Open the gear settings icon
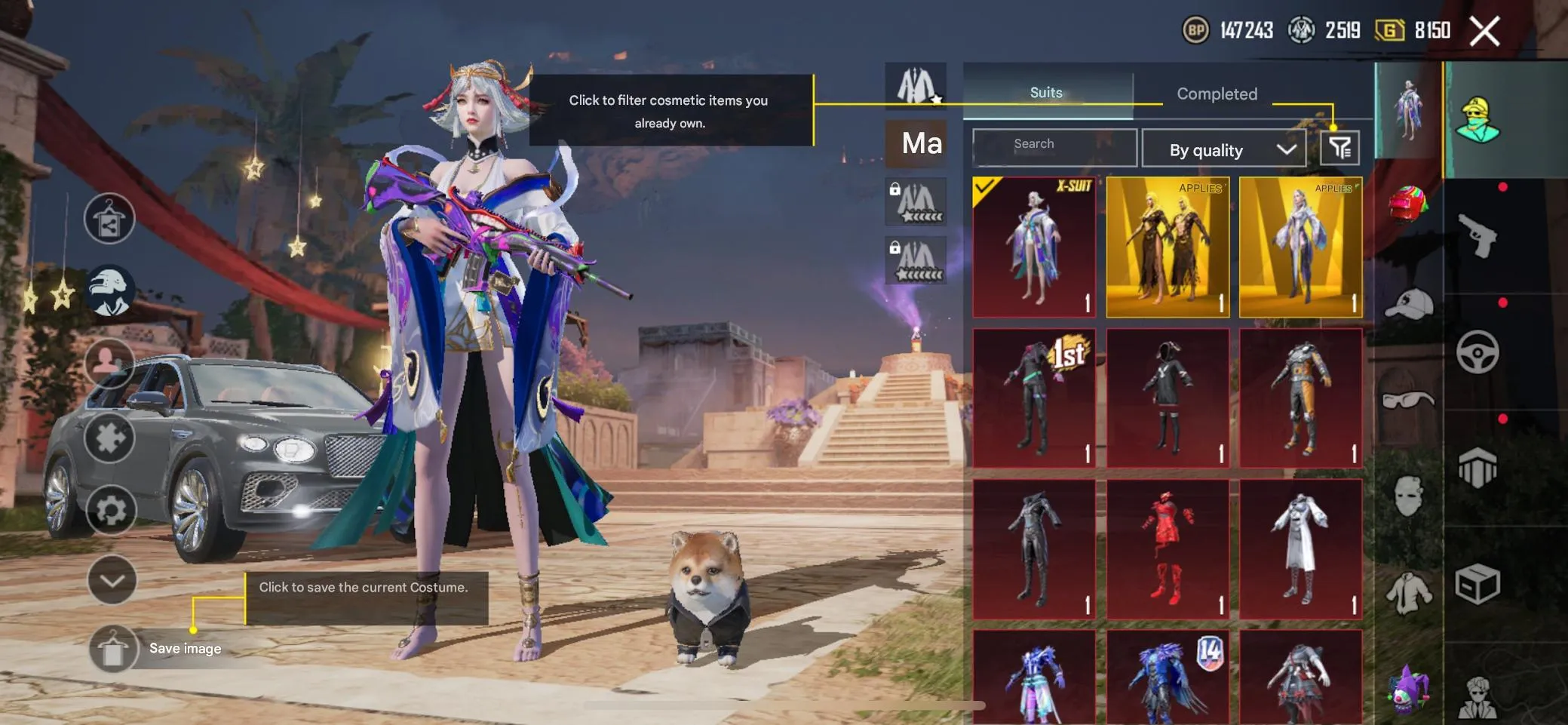 tap(111, 510)
